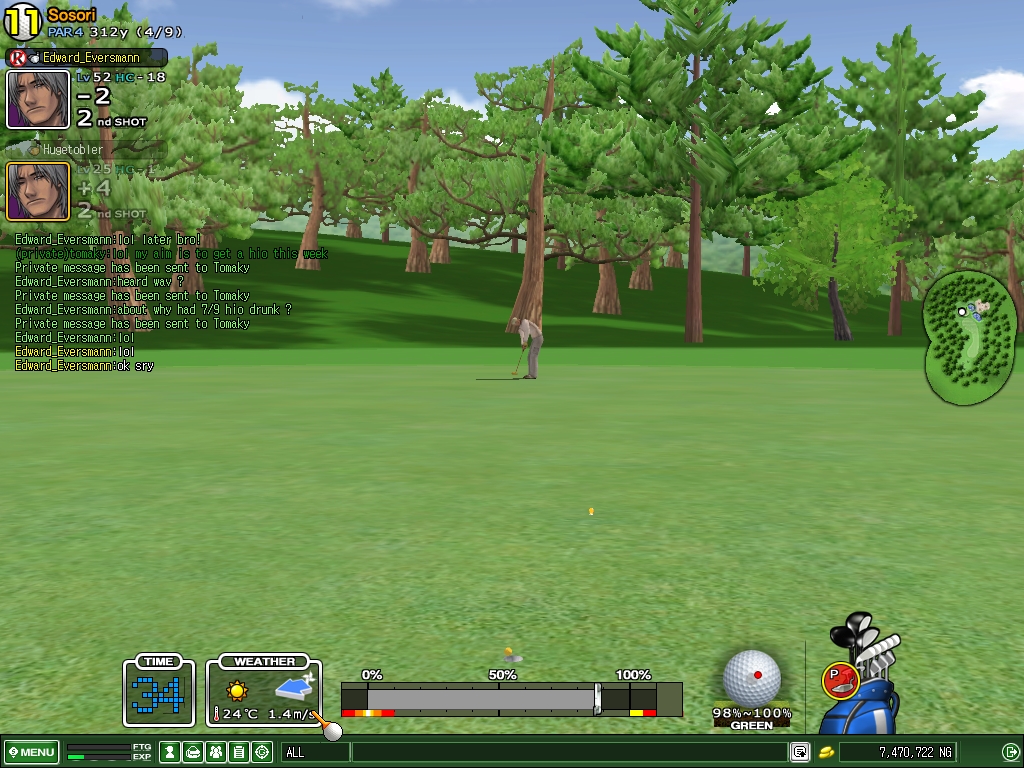Click the exit icon in the bottom corner
The width and height of the screenshot is (1024, 768).
click(1010, 752)
